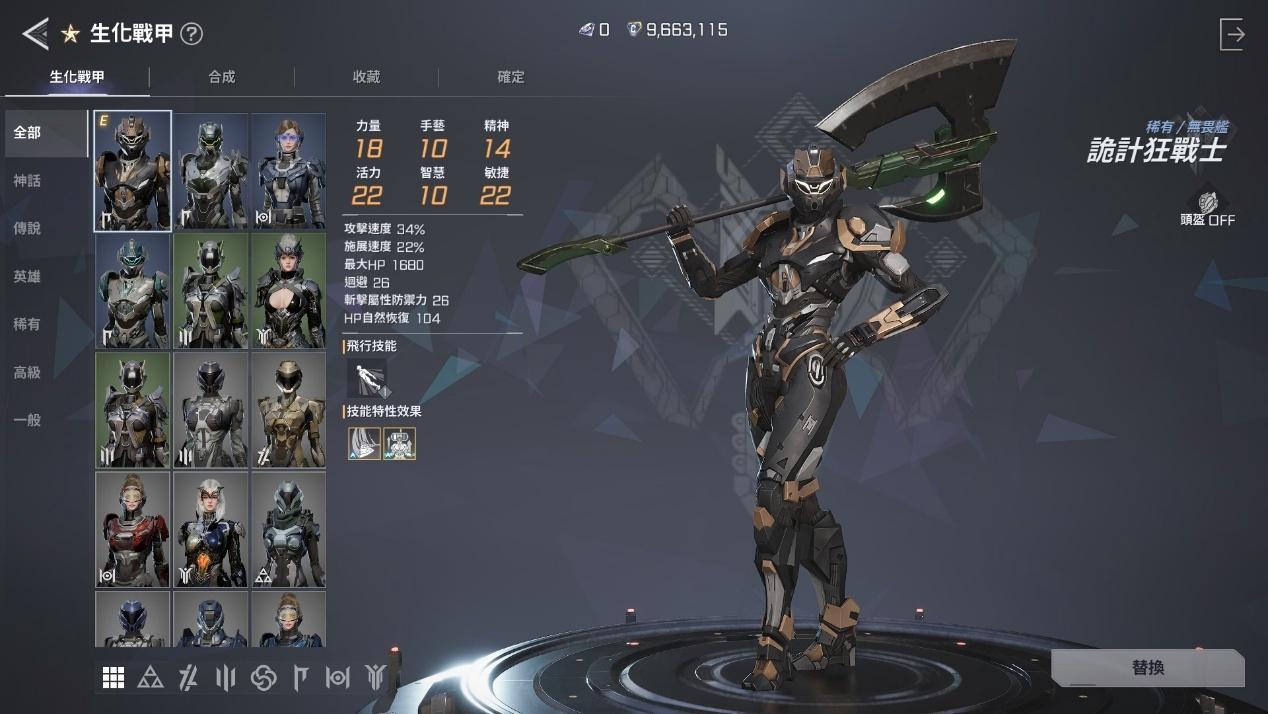This screenshot has width=1268, height=714.
Task: Select the 一般 rarity filter
Action: tap(28, 421)
